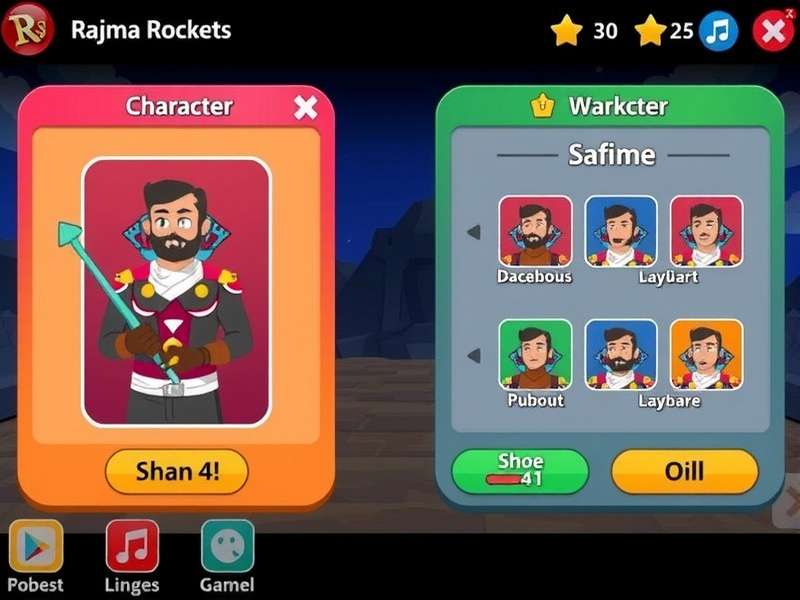Choose the bottom-row blue-background bearded portrait

(x=621, y=354)
